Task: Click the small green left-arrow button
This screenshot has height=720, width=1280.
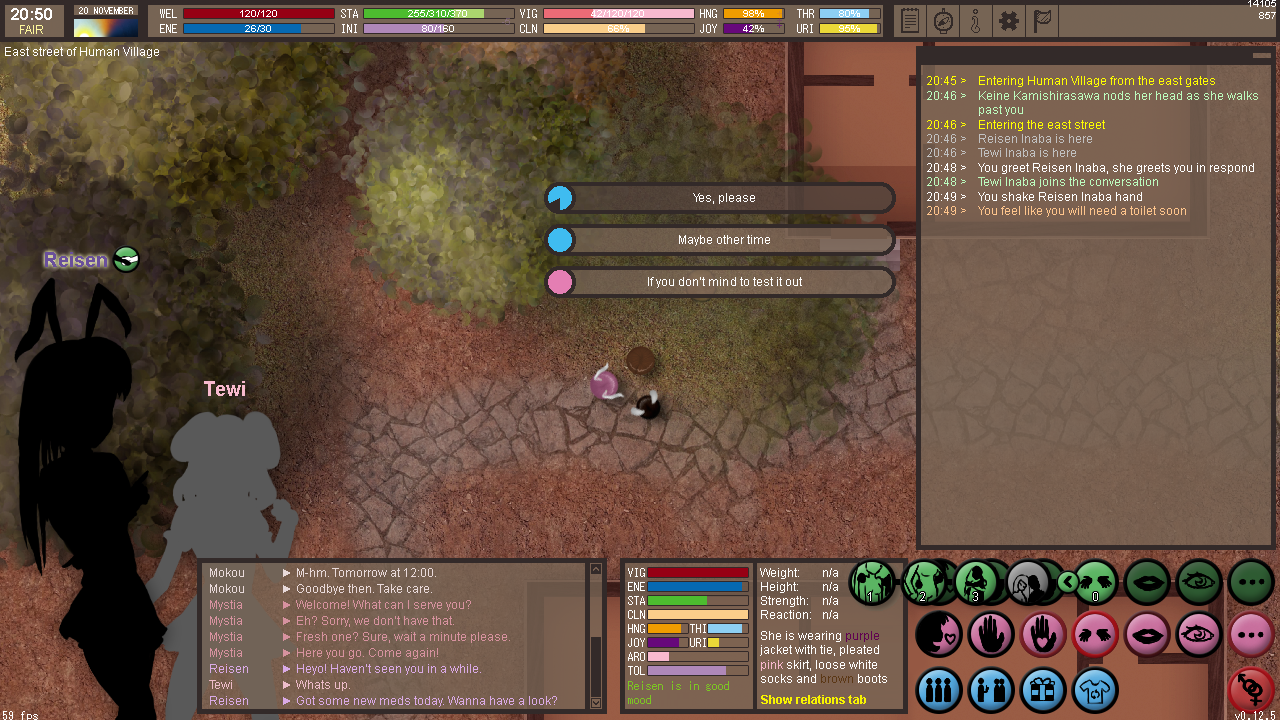Action: pos(1068,582)
